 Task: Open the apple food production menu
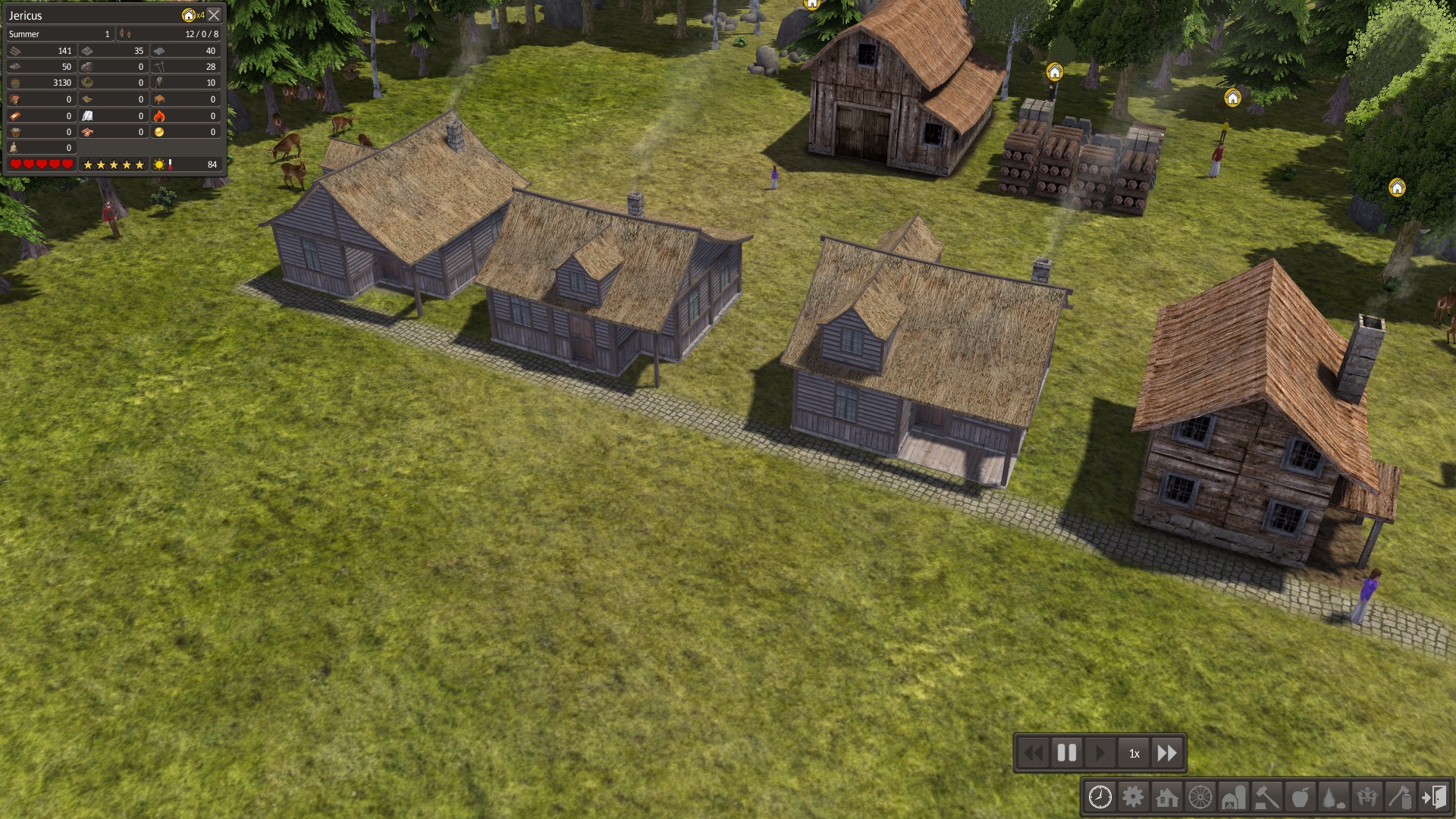click(x=1301, y=797)
